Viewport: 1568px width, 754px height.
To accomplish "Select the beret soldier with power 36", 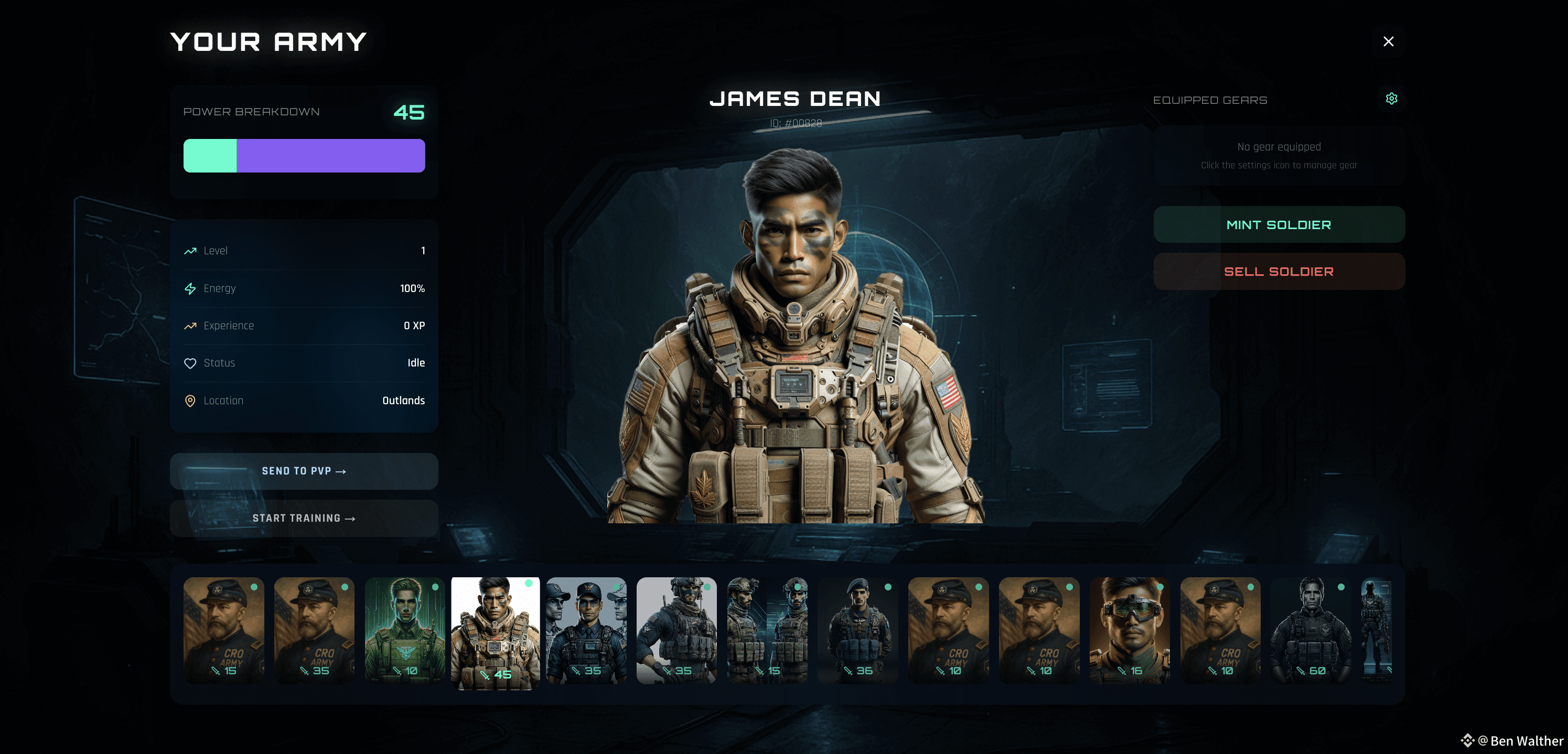I will (857, 630).
